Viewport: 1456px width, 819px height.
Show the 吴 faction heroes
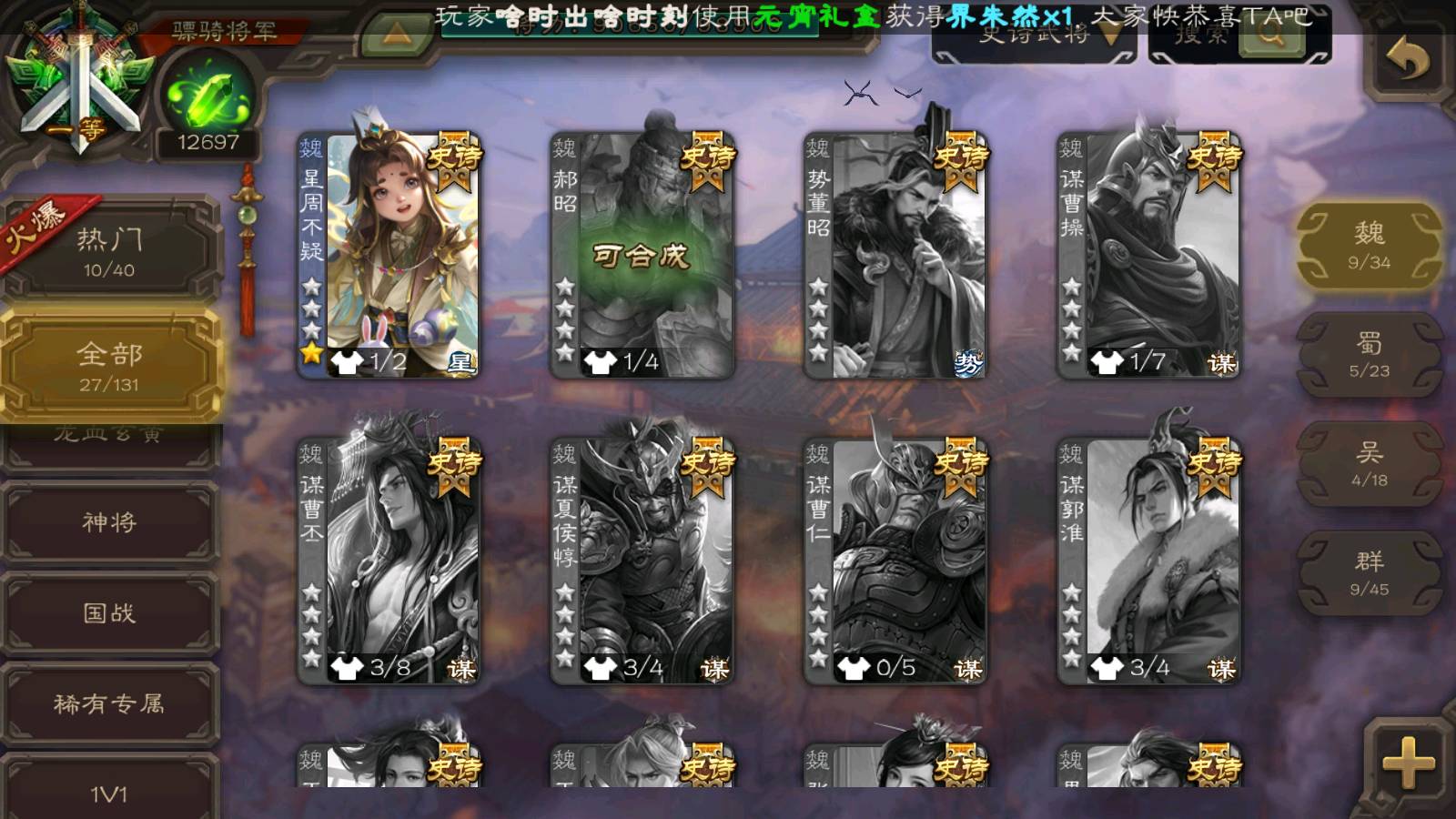point(1369,464)
